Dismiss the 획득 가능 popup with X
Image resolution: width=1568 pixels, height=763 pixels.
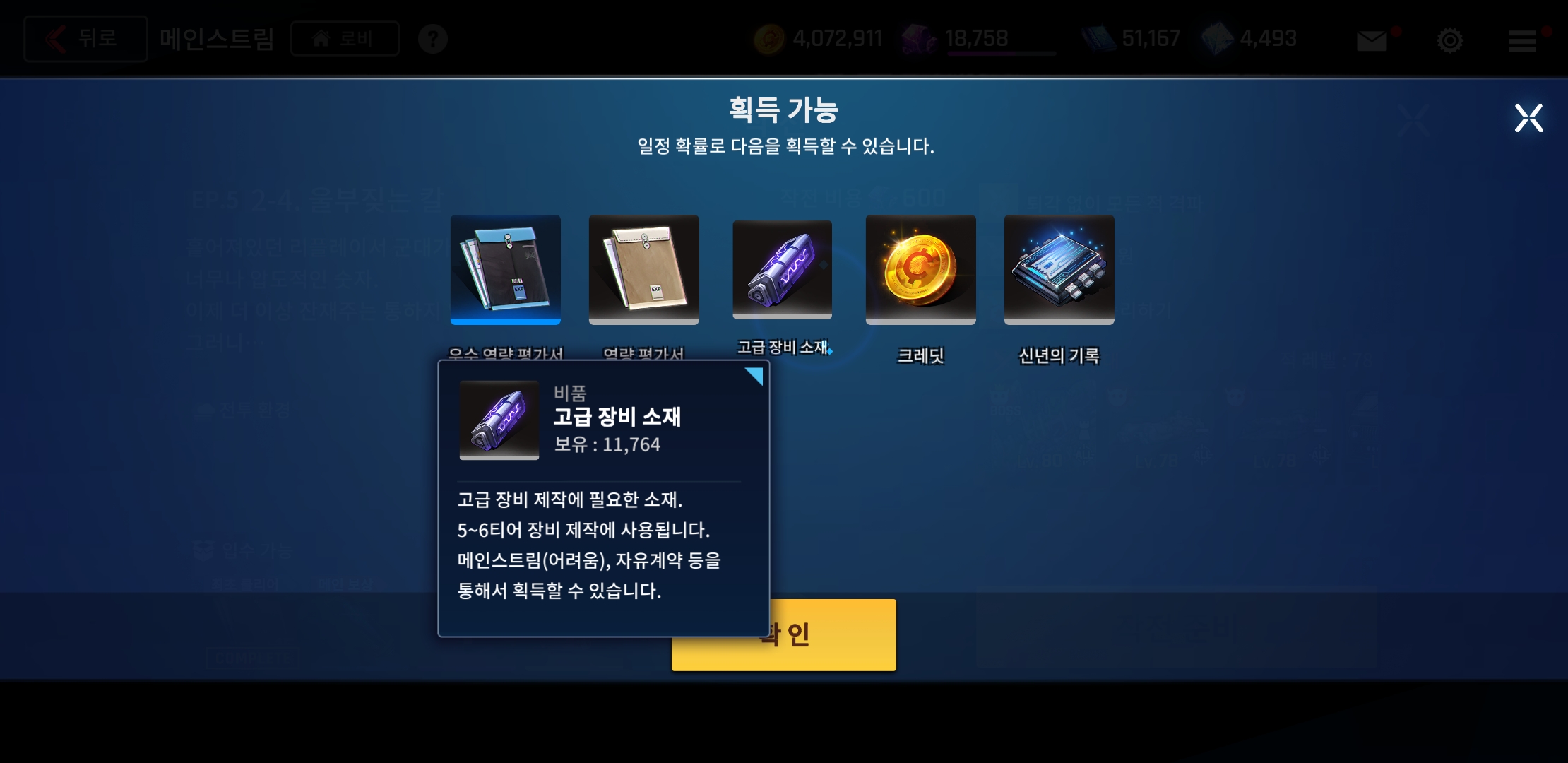click(1528, 117)
